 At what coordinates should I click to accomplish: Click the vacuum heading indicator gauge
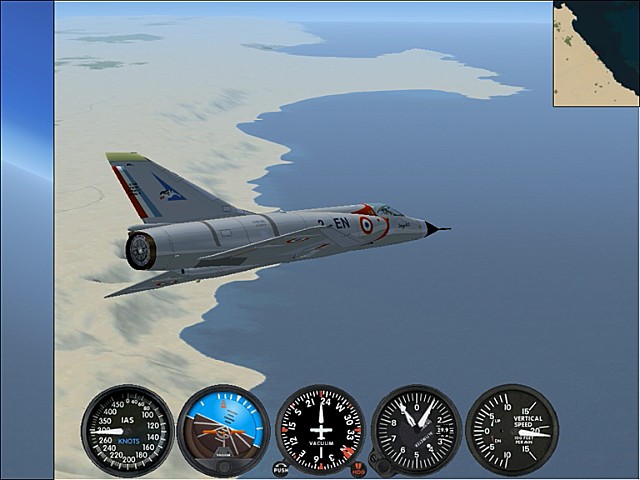320,430
